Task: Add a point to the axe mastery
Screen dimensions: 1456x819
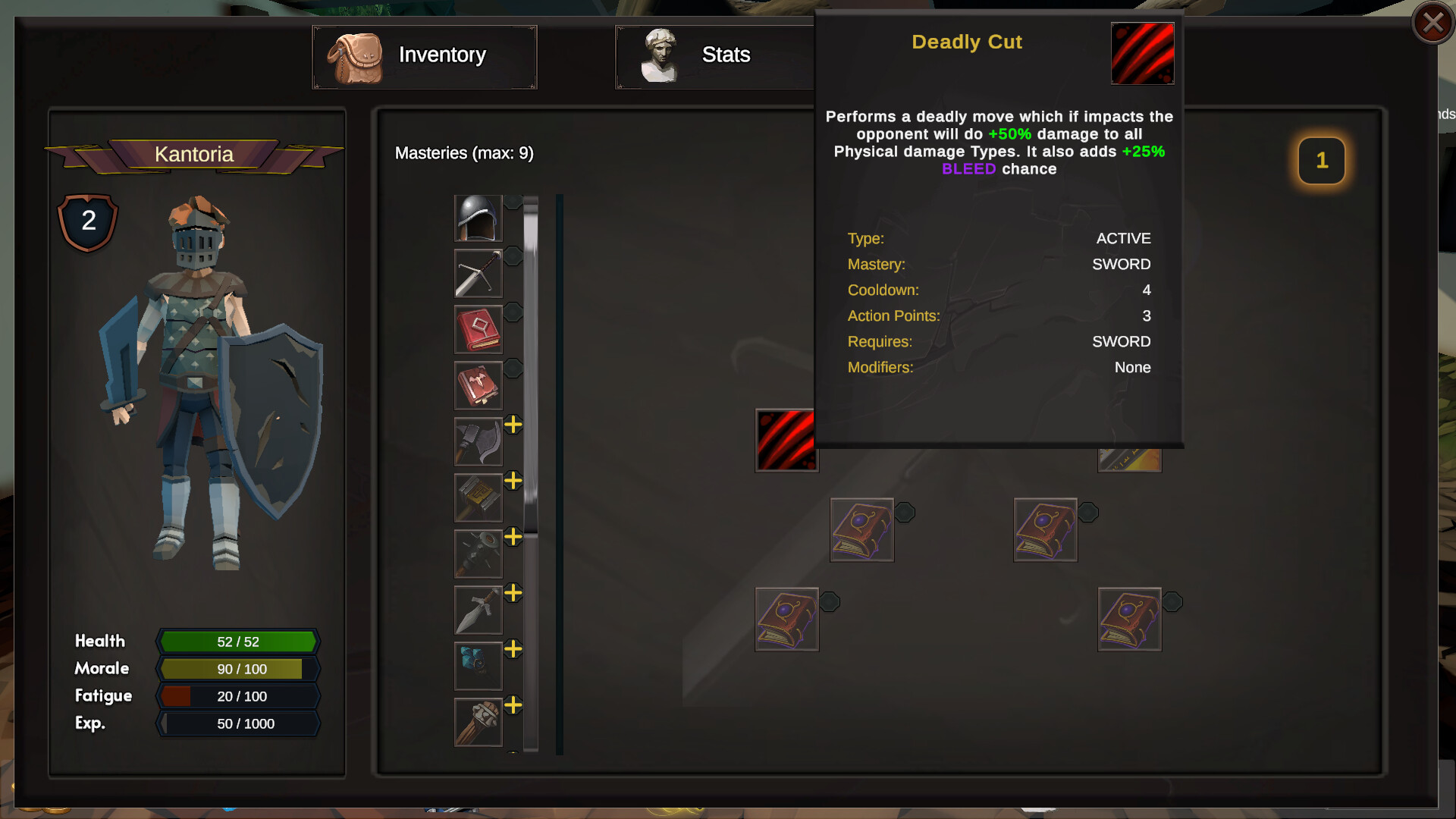Action: click(x=513, y=425)
